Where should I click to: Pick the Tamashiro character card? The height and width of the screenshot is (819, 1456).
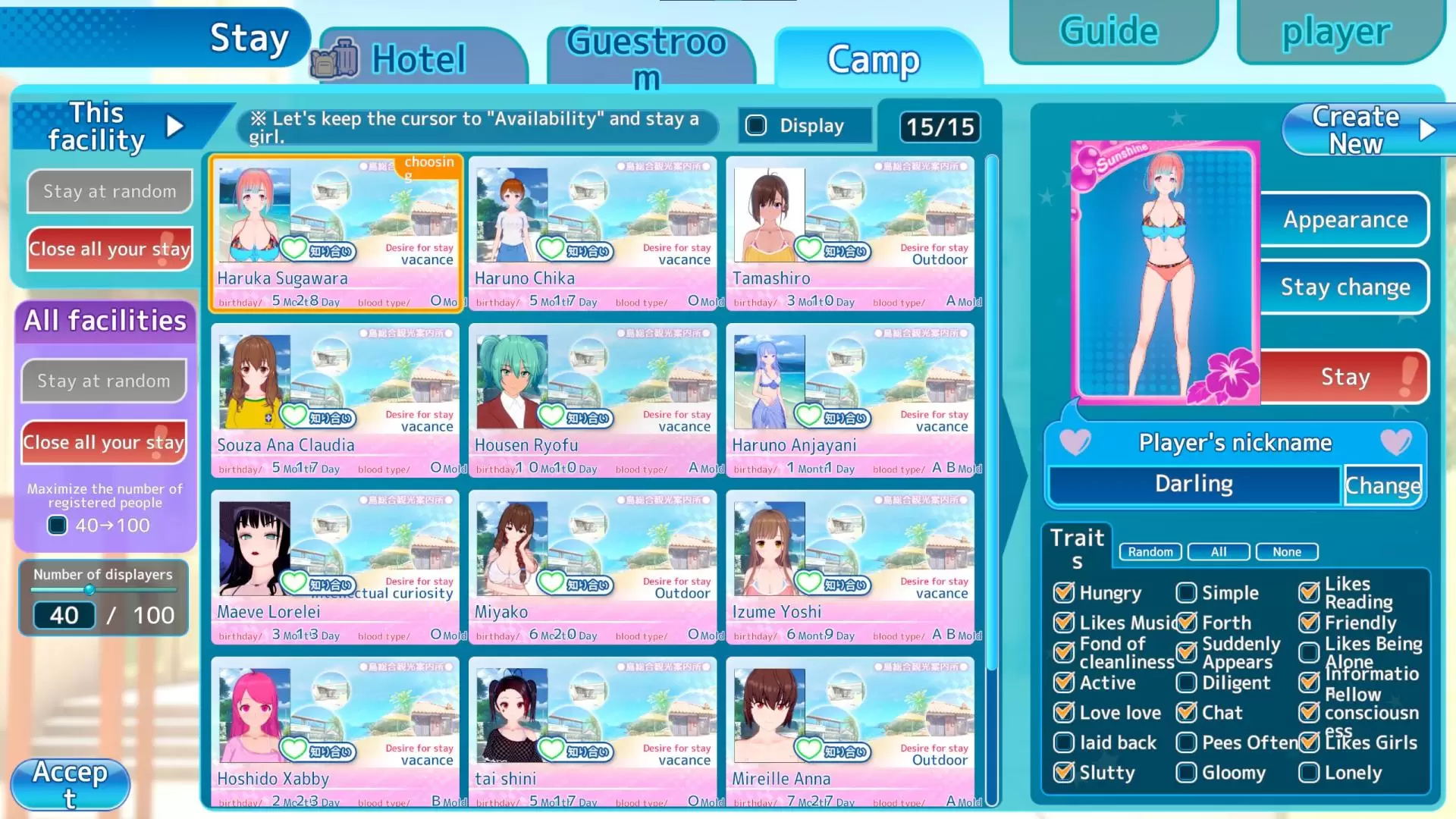click(849, 233)
